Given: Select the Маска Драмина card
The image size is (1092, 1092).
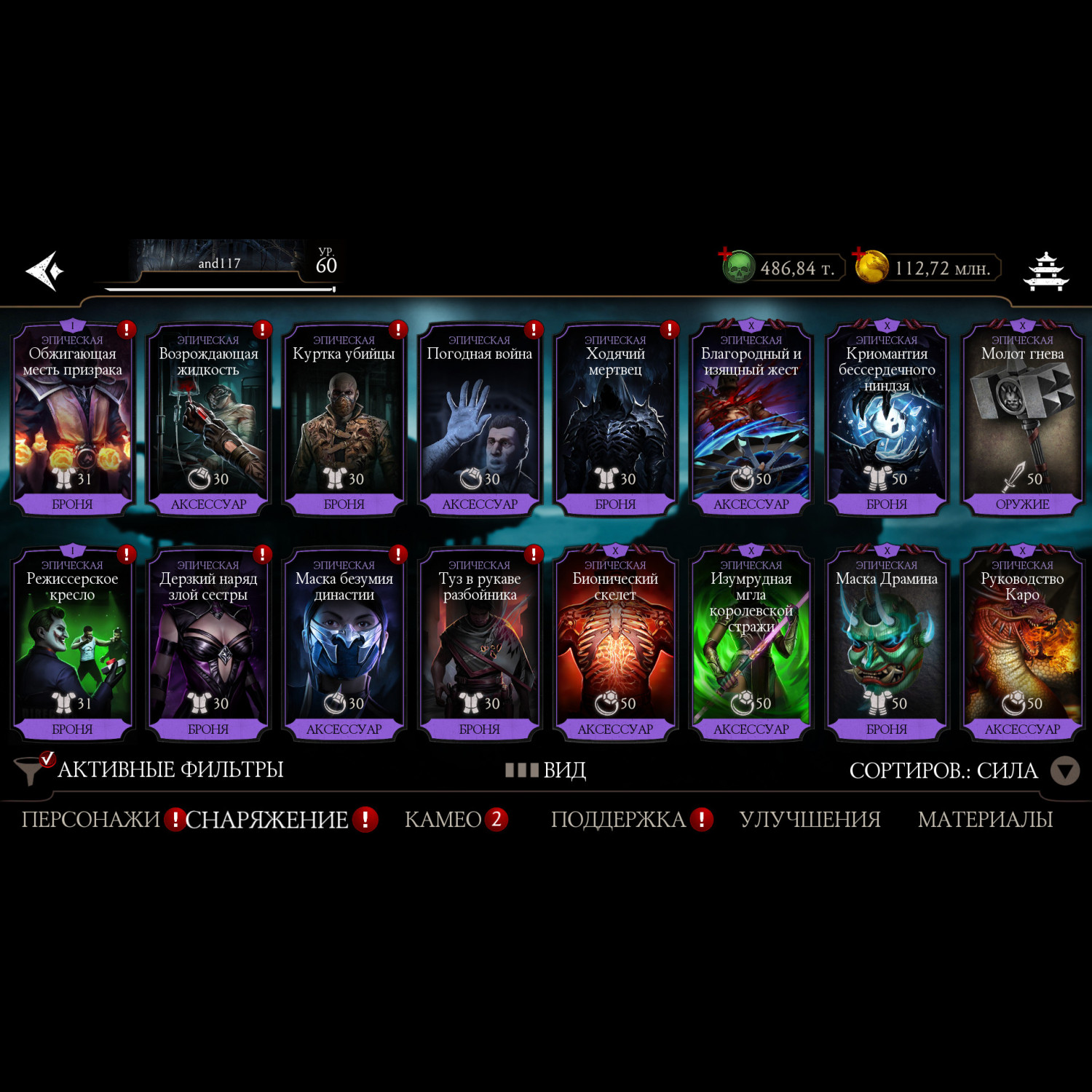Looking at the screenshot, I should click(x=887, y=645).
